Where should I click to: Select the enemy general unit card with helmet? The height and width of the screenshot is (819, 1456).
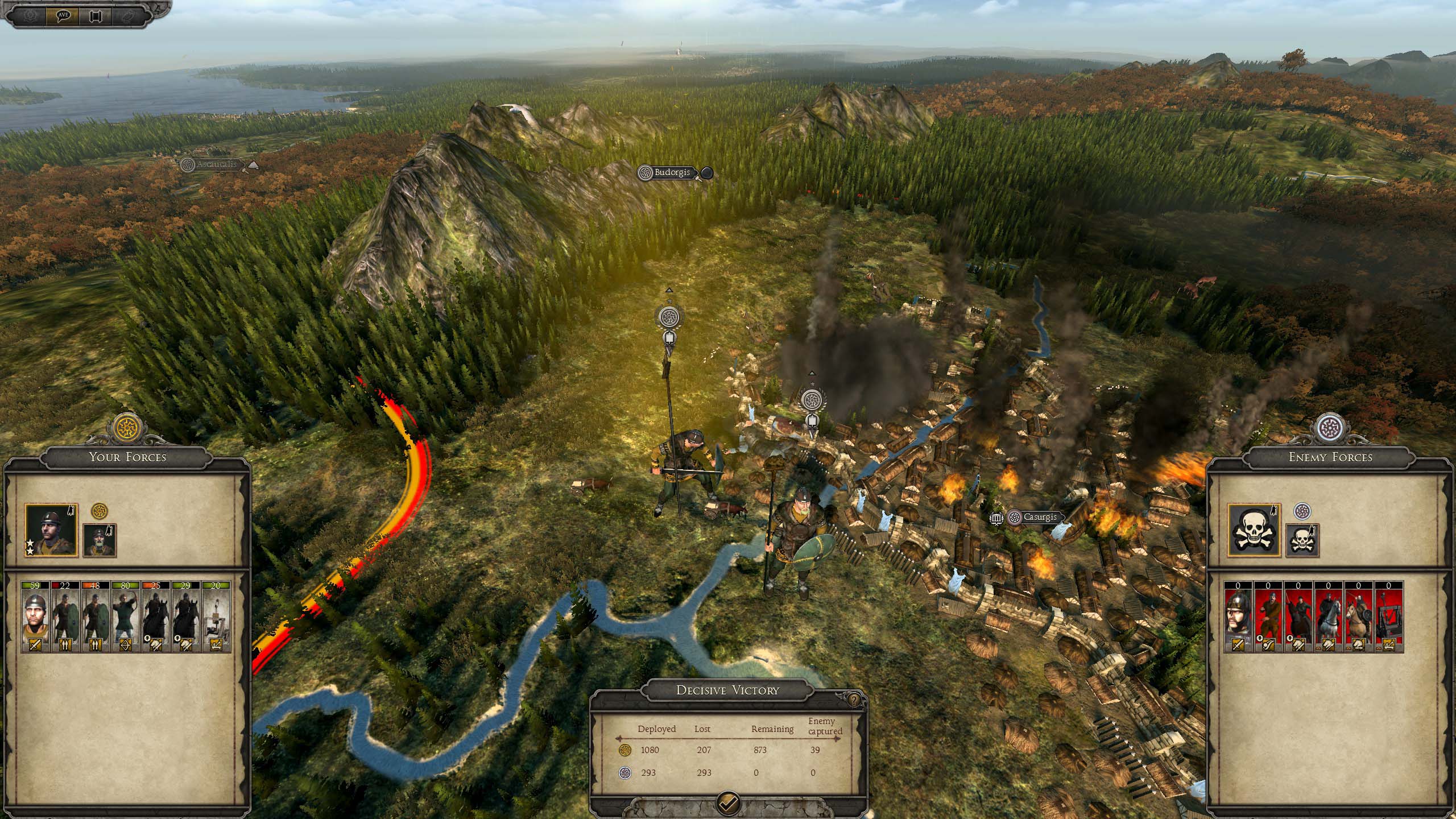point(1238,617)
